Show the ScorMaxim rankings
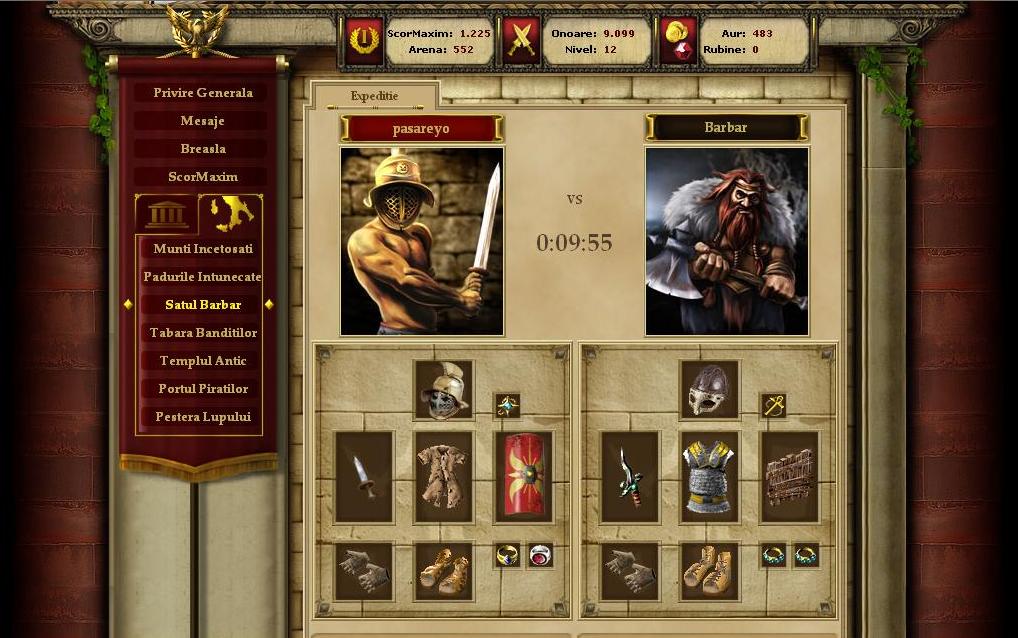Screen dimensions: 1018x638 click(202, 177)
